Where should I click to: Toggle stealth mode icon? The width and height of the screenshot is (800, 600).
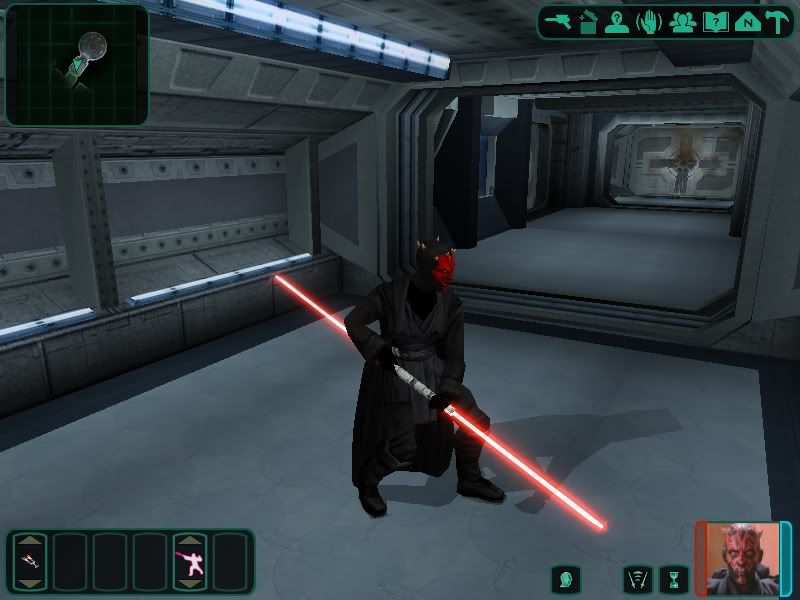click(637, 579)
